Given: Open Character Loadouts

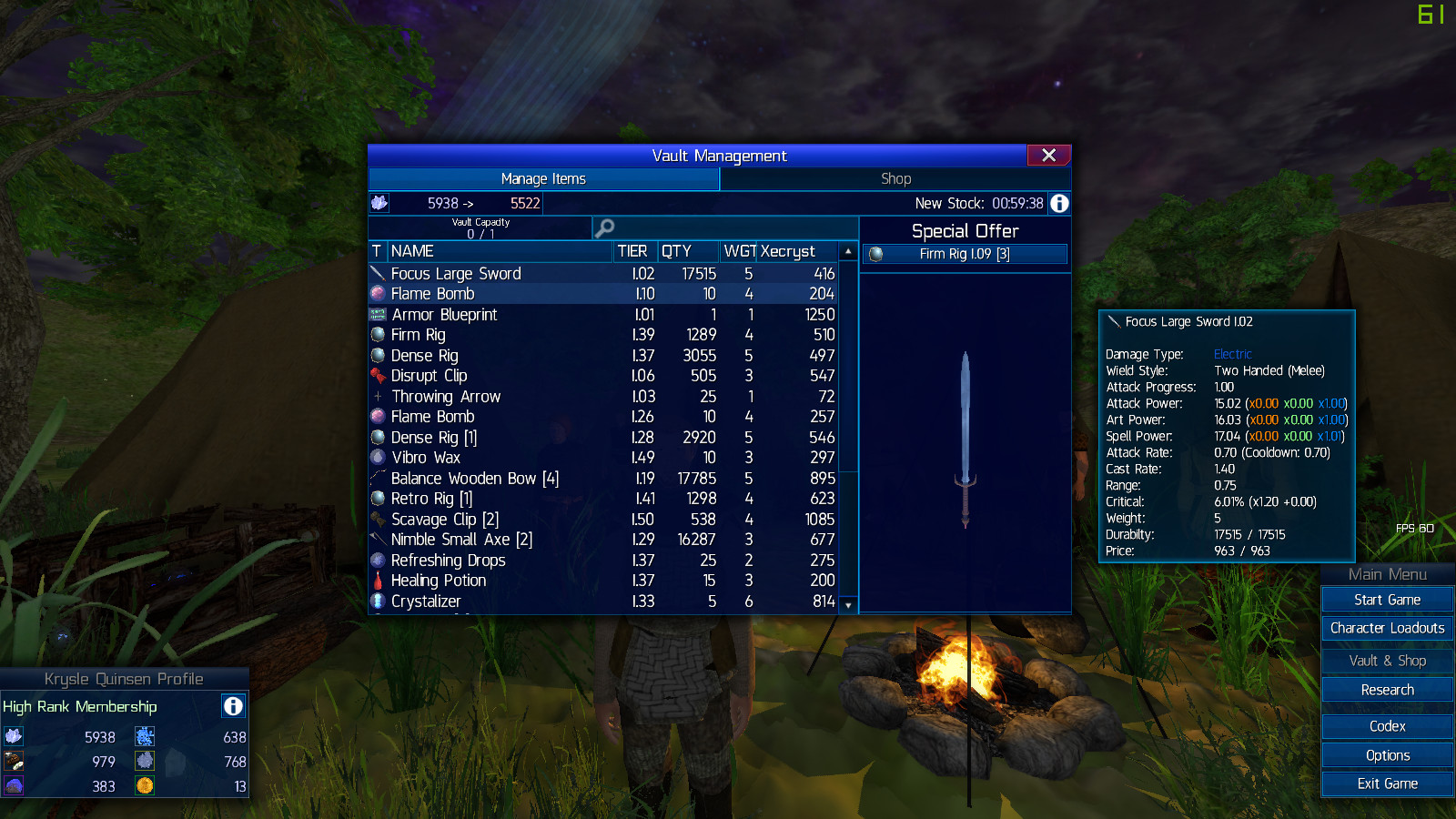Looking at the screenshot, I should (x=1386, y=628).
